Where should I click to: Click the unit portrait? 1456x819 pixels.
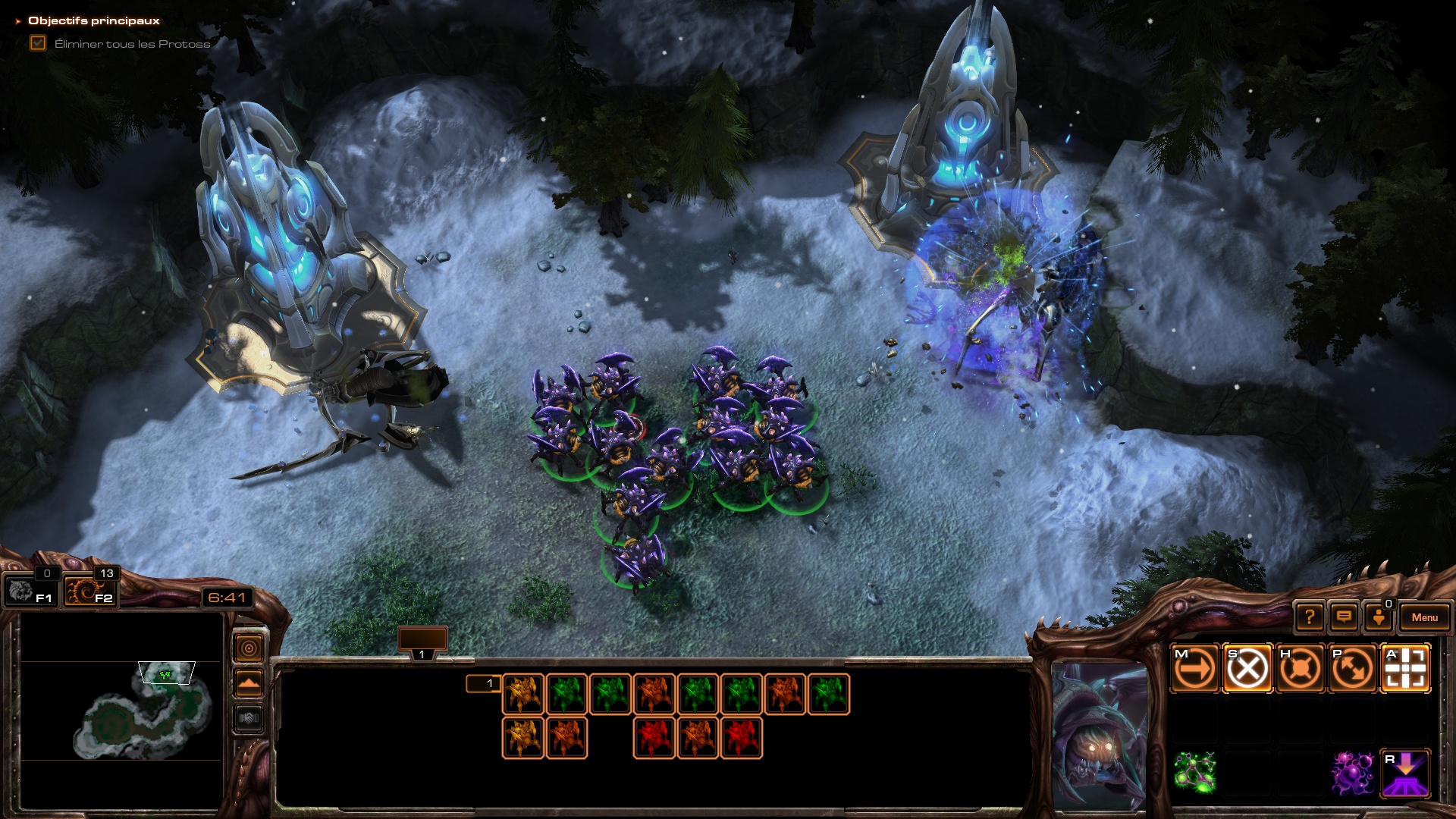(1099, 734)
